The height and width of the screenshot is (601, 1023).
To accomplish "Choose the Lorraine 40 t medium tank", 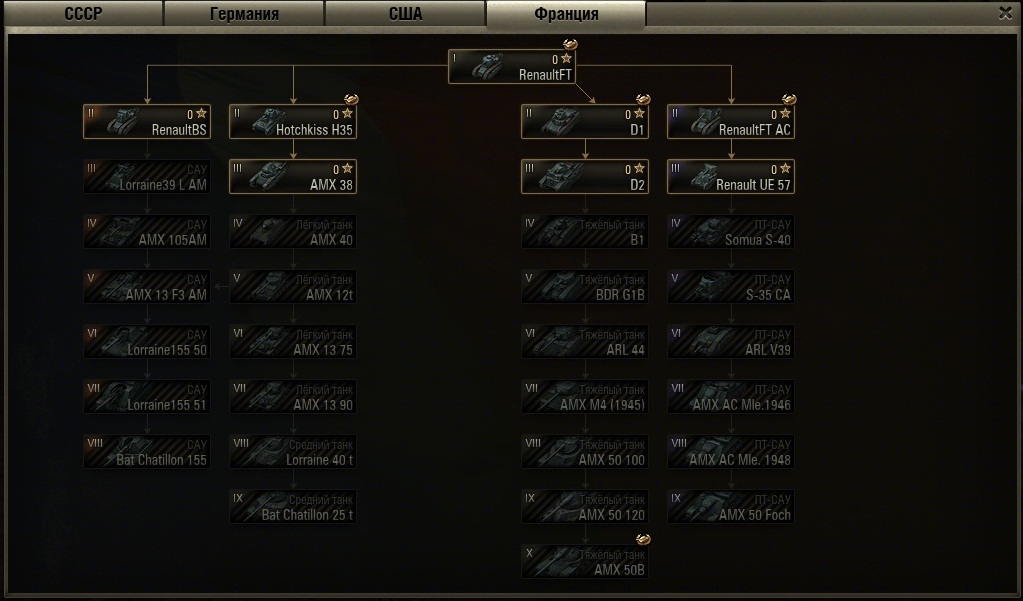I will coord(293,452).
